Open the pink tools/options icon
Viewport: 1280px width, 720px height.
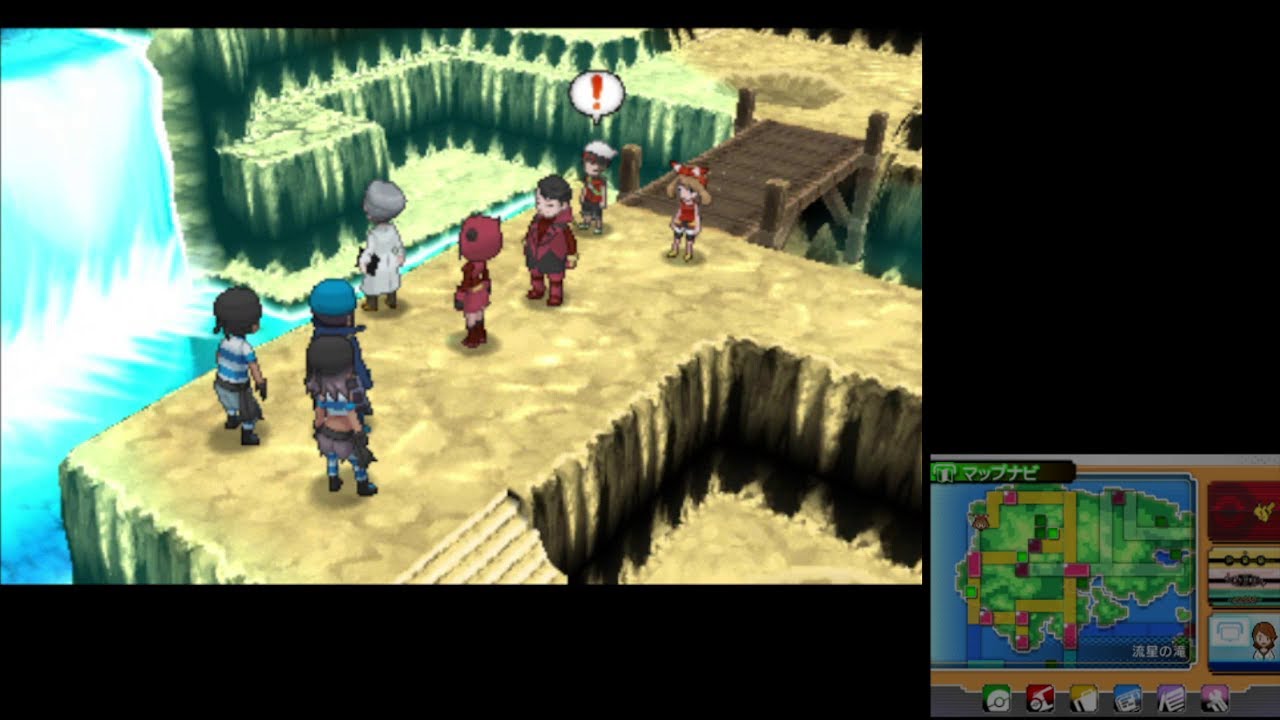tap(1216, 699)
